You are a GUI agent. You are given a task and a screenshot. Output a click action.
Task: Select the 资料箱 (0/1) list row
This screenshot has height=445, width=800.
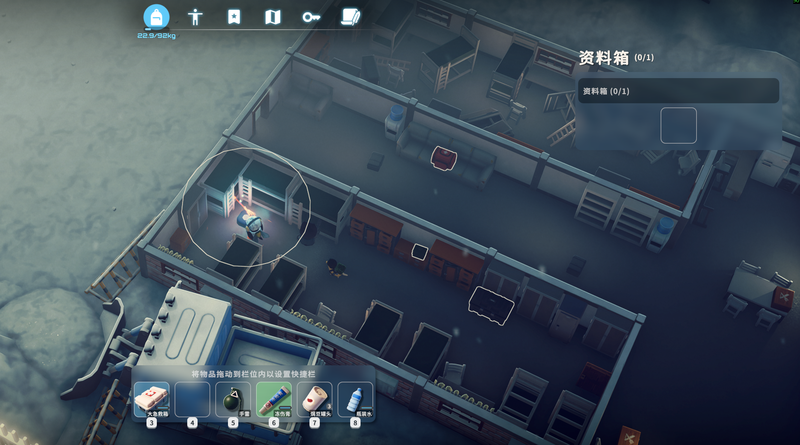click(x=678, y=91)
